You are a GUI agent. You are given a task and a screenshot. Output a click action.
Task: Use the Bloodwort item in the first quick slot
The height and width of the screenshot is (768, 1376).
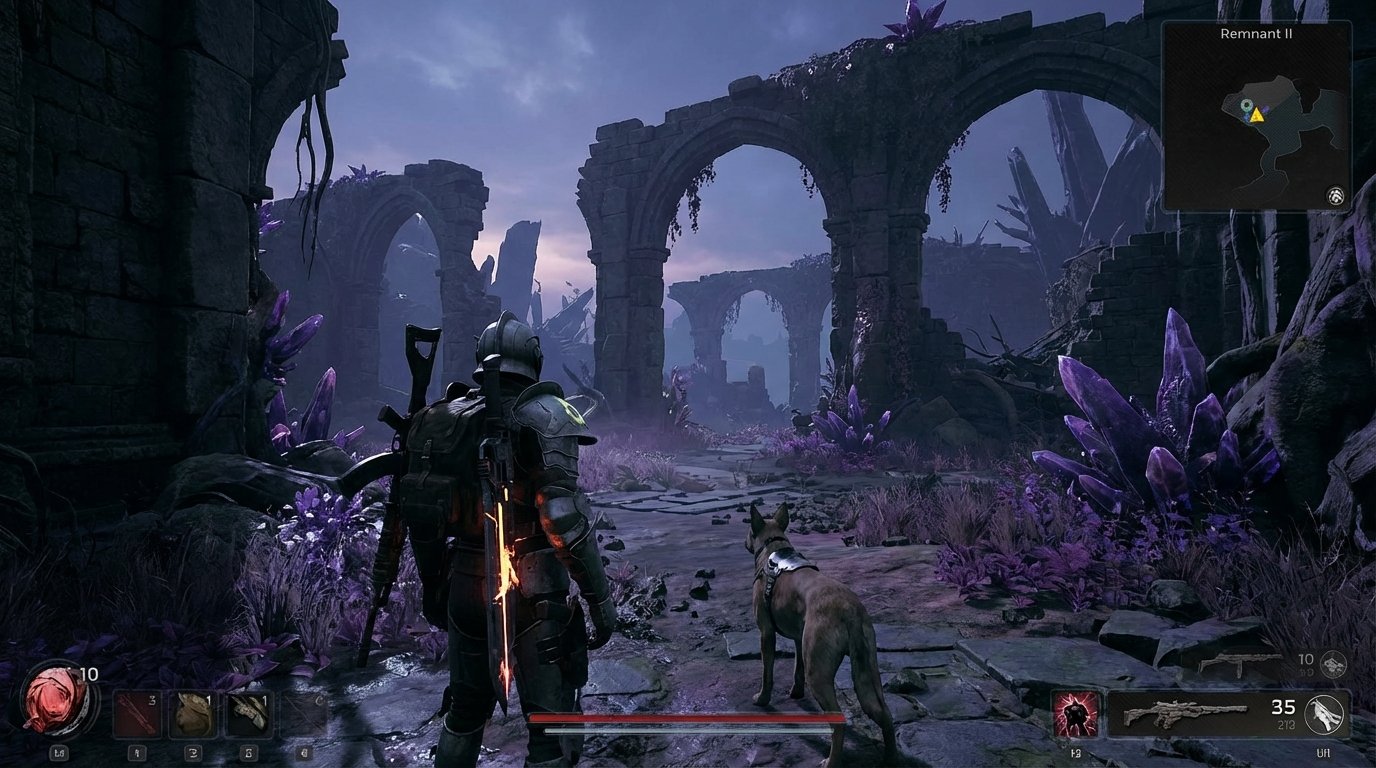click(137, 714)
